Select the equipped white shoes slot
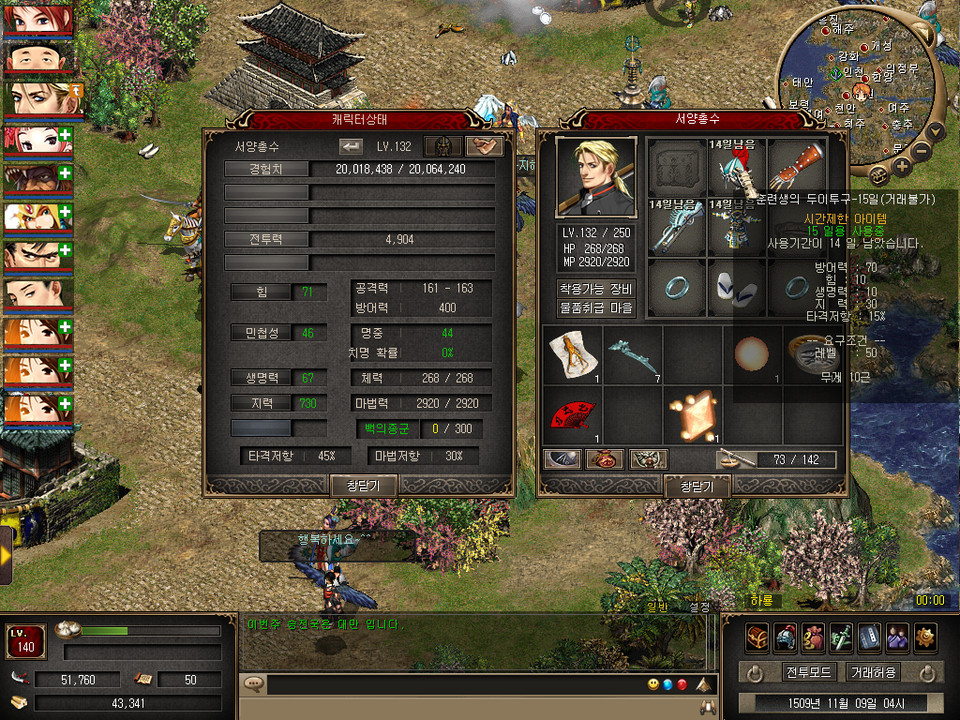960x720 pixels. click(x=735, y=288)
